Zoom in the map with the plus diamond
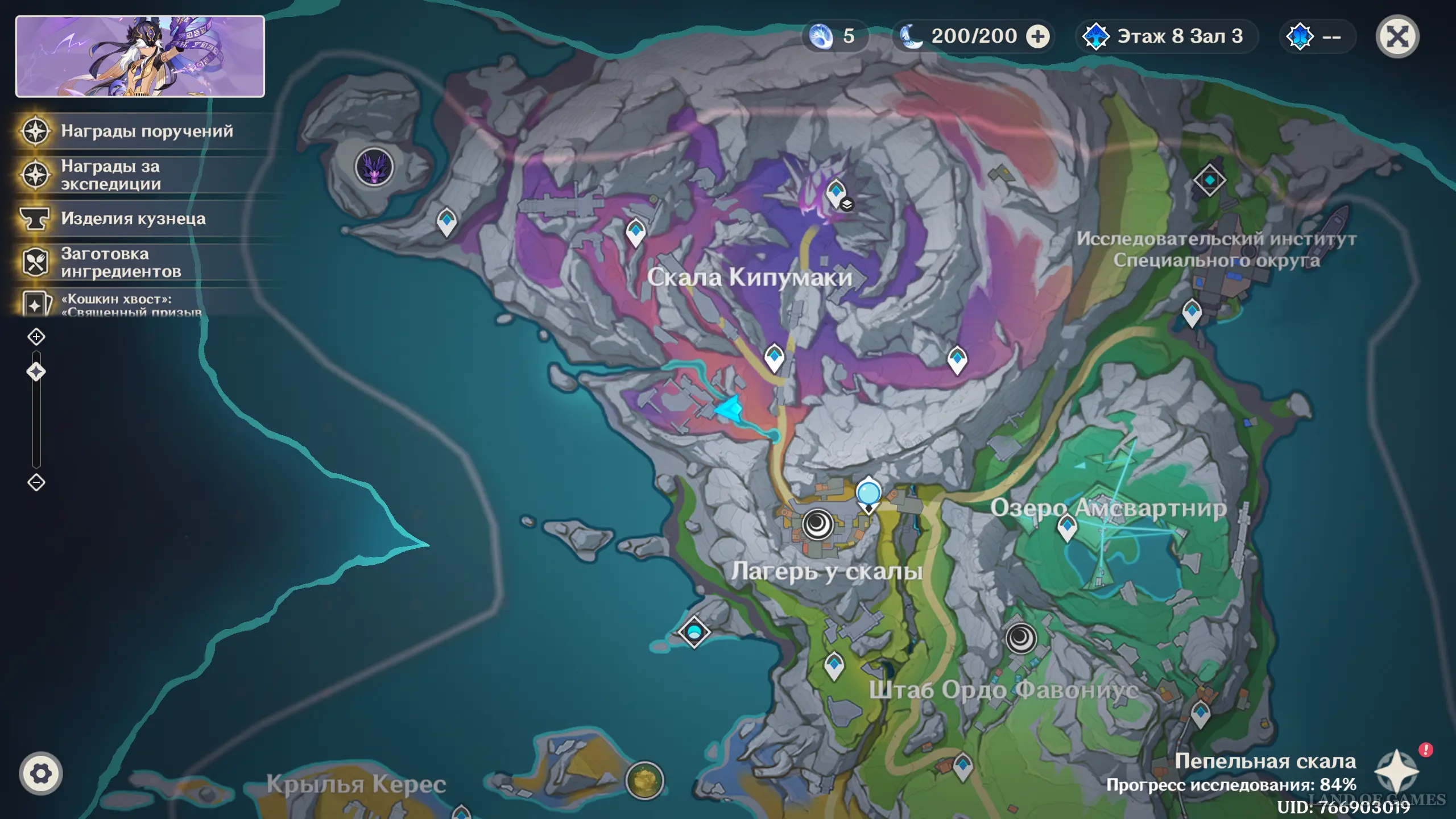The width and height of the screenshot is (1456, 819). tap(36, 337)
